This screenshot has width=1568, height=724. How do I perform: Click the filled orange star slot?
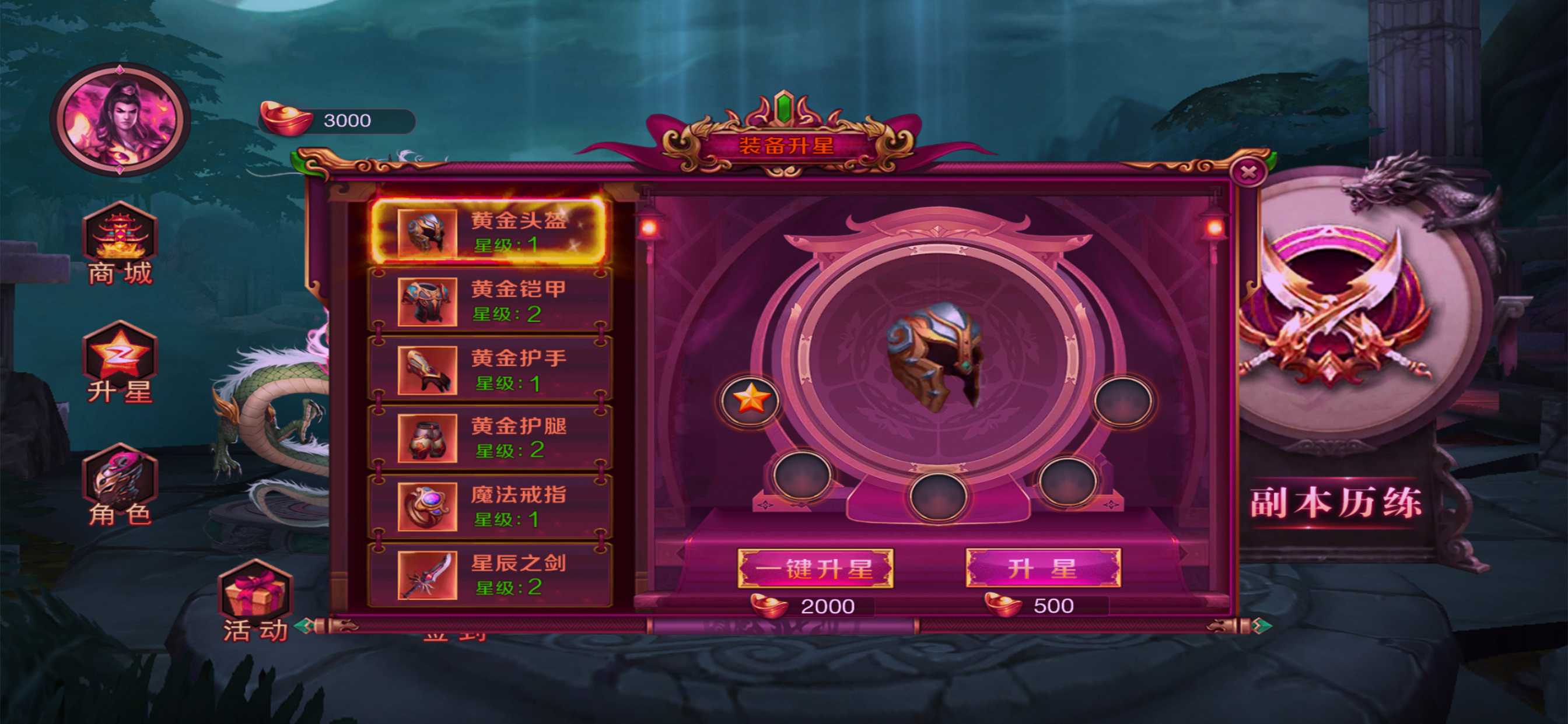(751, 401)
